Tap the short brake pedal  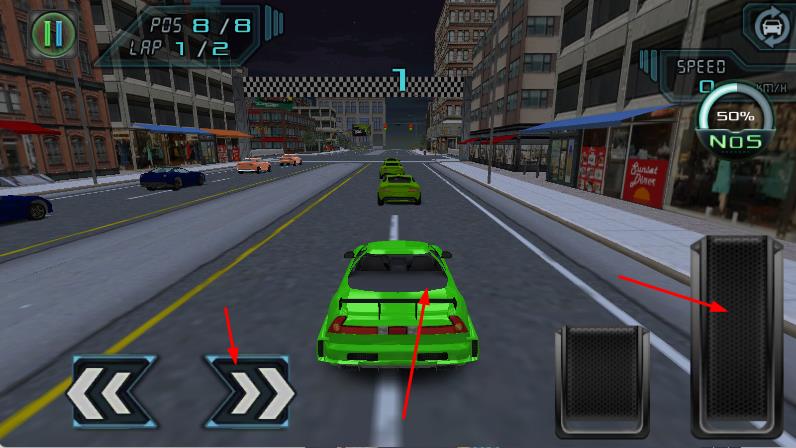pos(601,383)
